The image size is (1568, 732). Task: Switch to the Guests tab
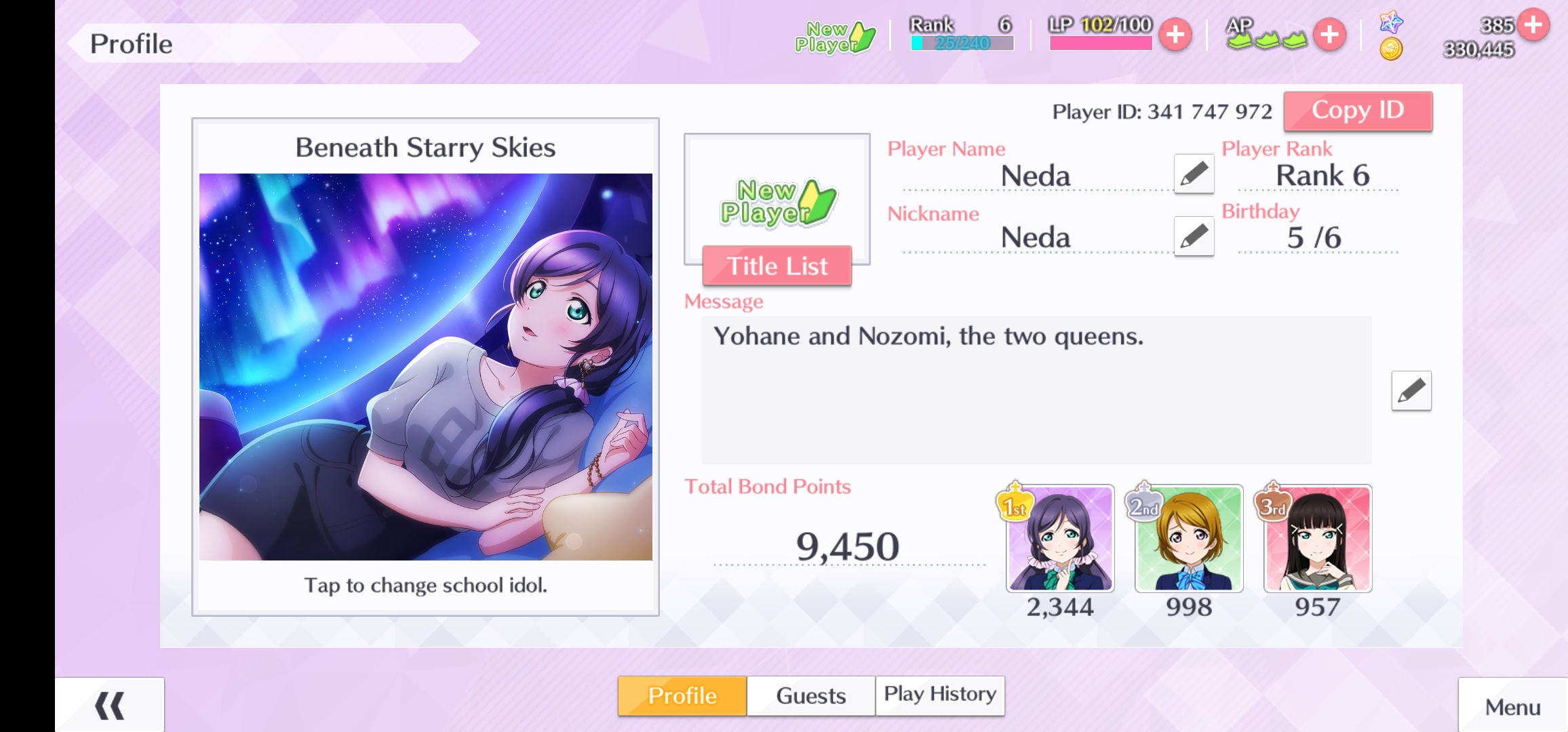(x=810, y=695)
